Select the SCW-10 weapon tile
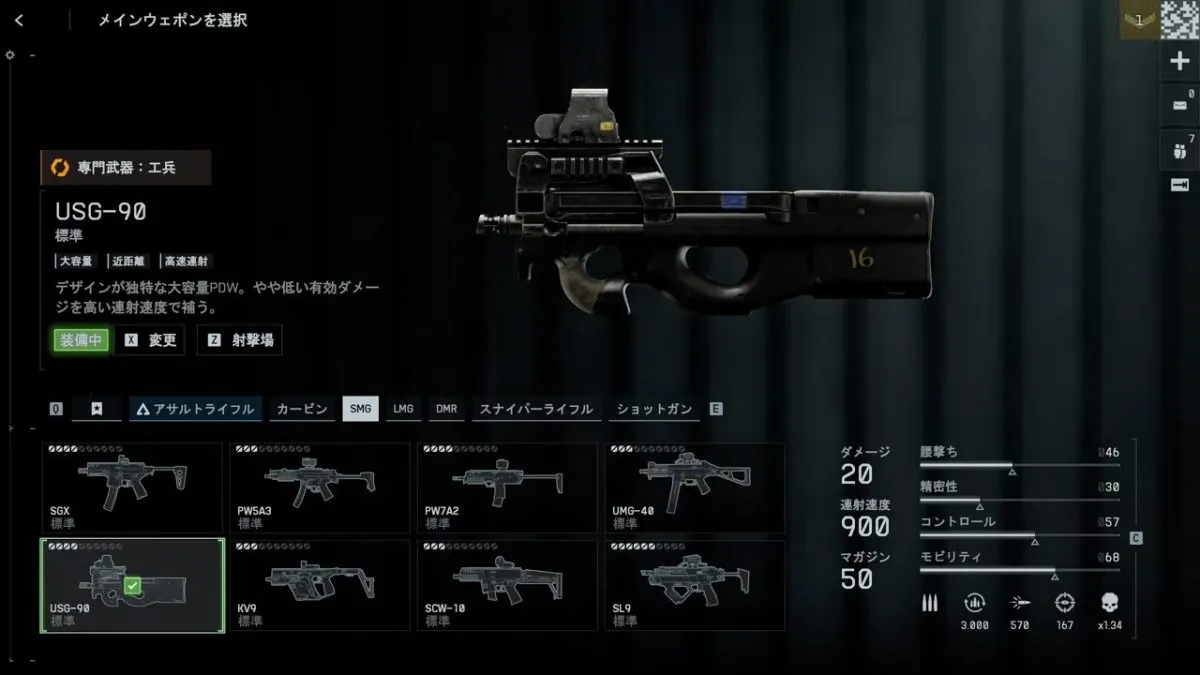The width and height of the screenshot is (1200, 675). click(x=506, y=585)
